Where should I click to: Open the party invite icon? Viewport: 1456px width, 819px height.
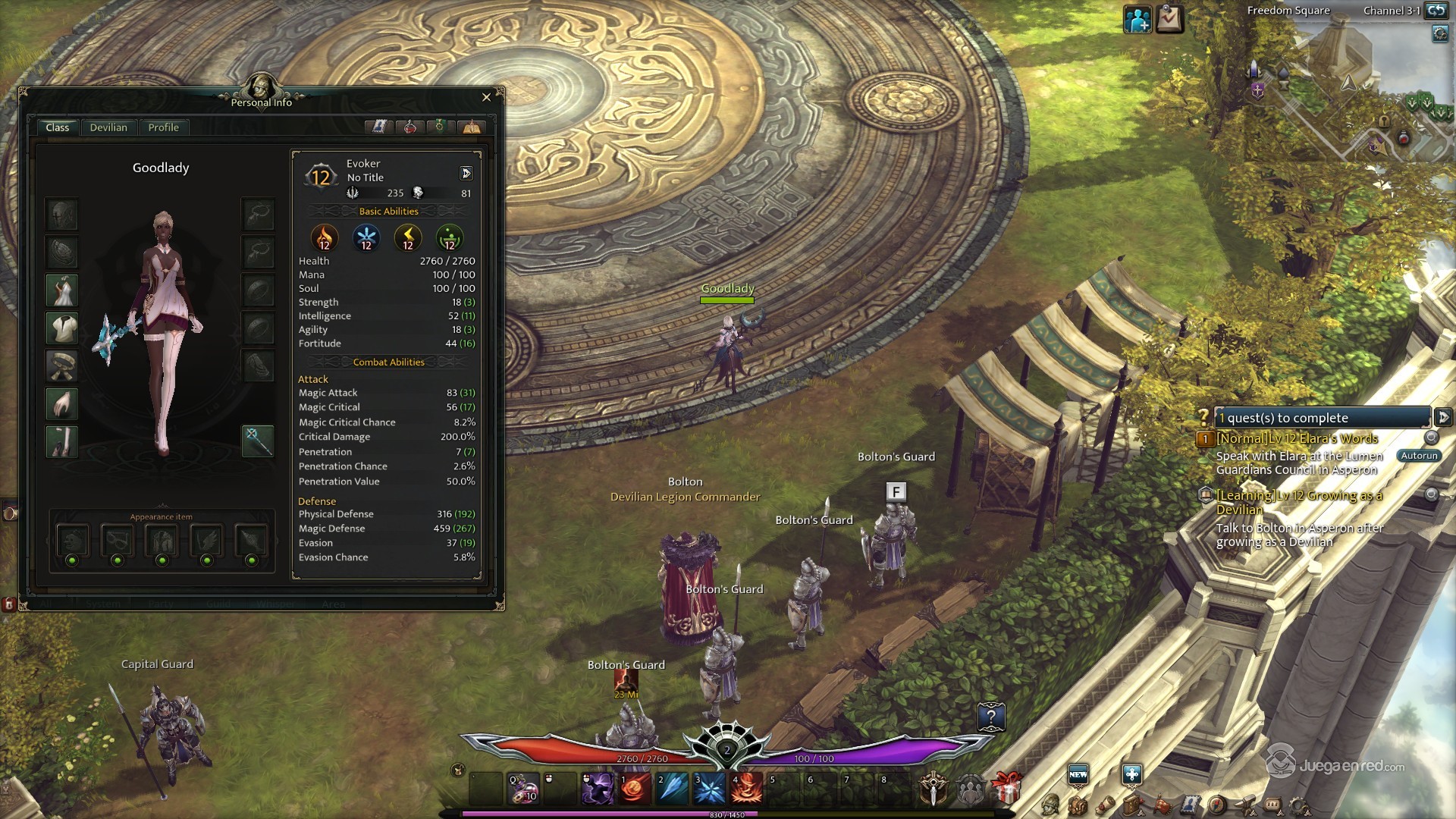(1137, 20)
